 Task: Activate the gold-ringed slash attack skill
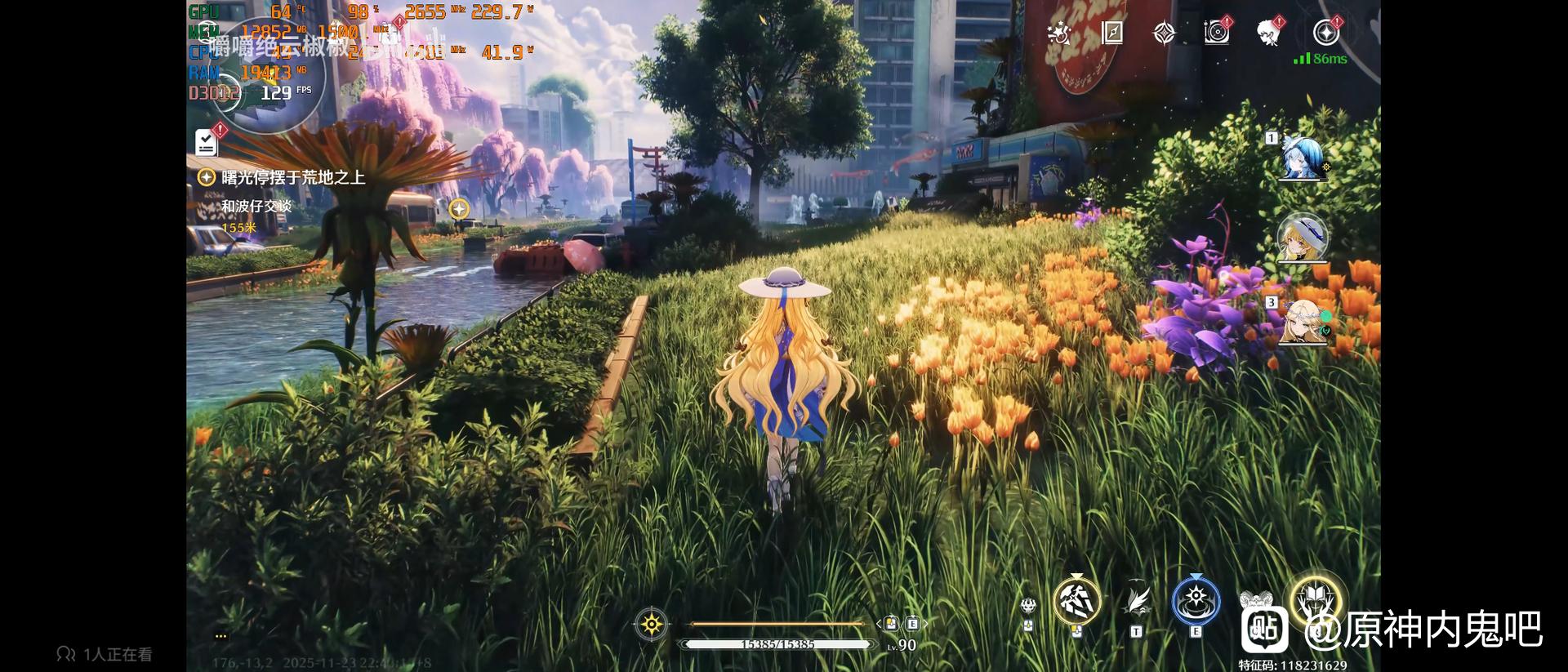click(1076, 602)
